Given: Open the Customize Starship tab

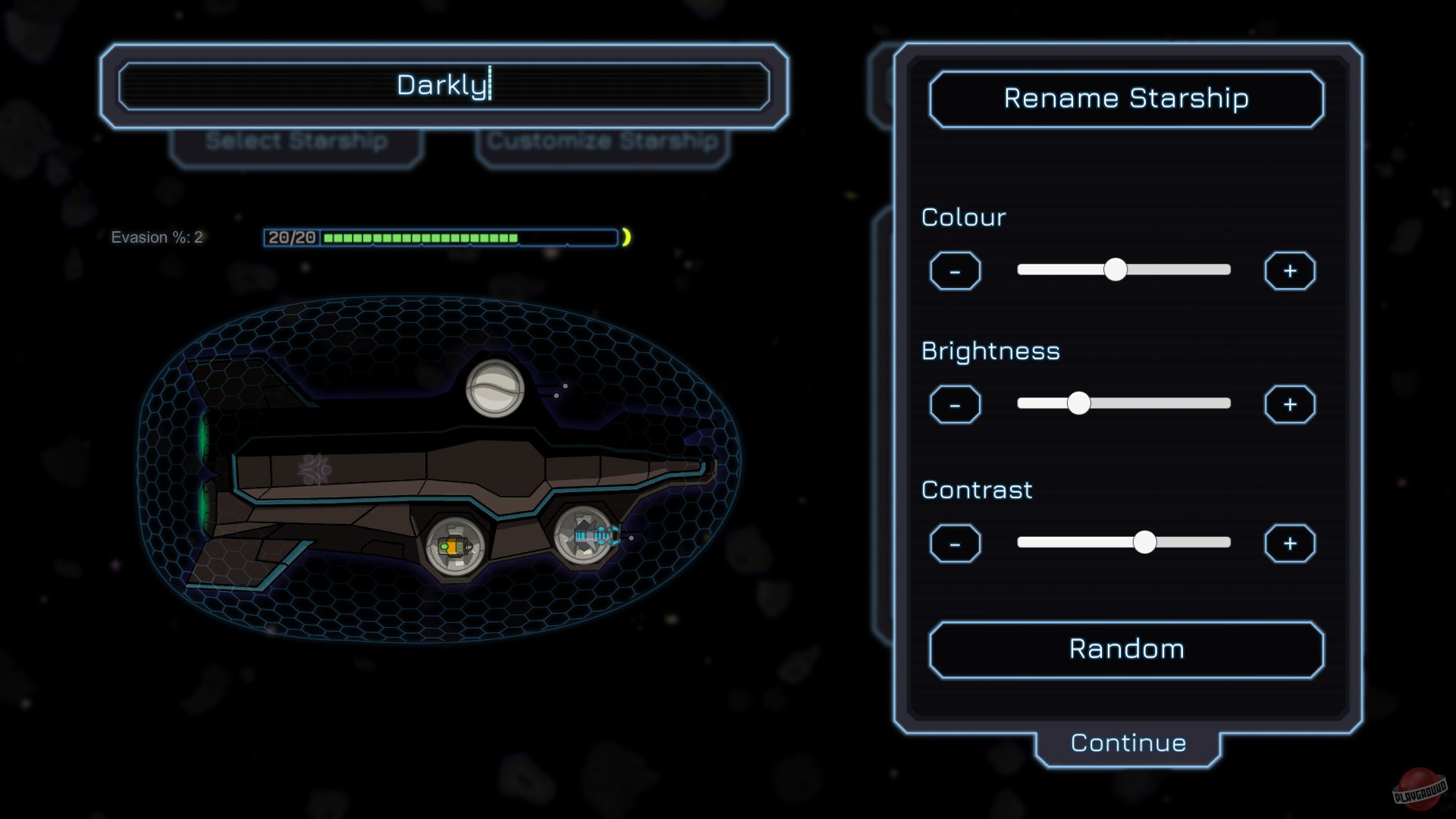Looking at the screenshot, I should pyautogui.click(x=603, y=141).
